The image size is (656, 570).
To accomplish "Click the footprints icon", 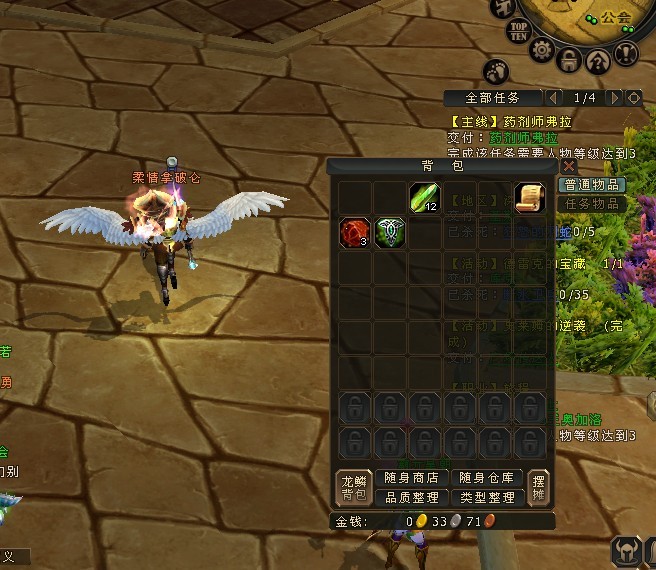I will [x=496, y=72].
